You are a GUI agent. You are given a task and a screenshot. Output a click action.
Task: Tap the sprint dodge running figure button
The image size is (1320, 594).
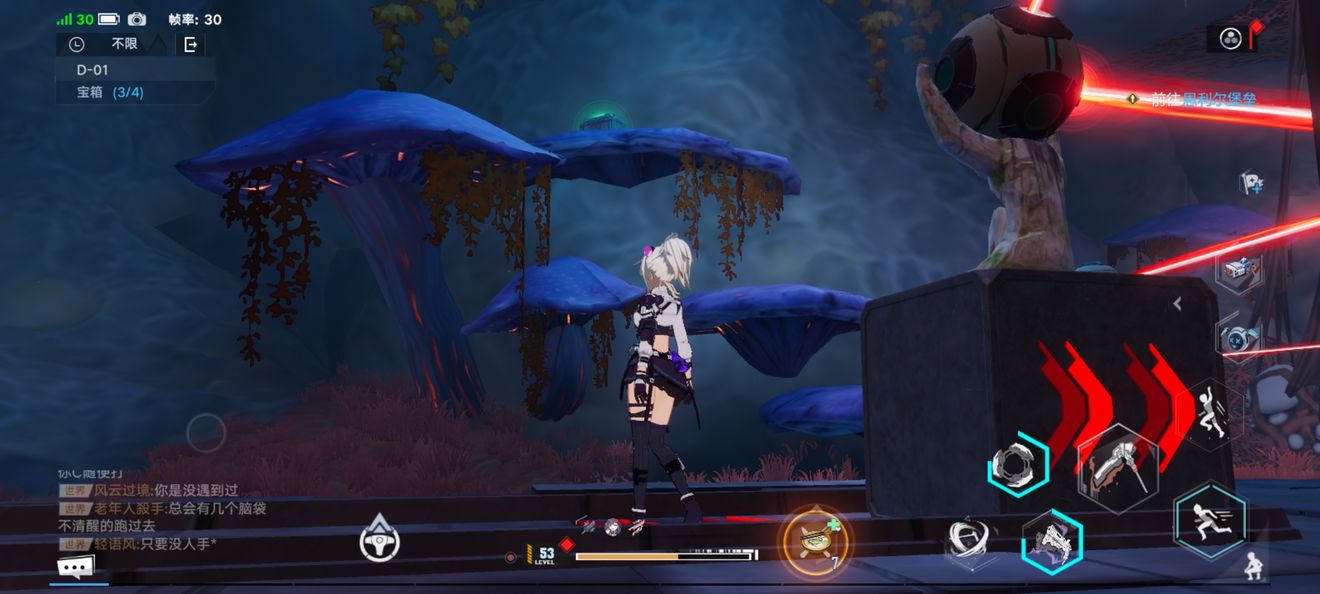(1211, 519)
